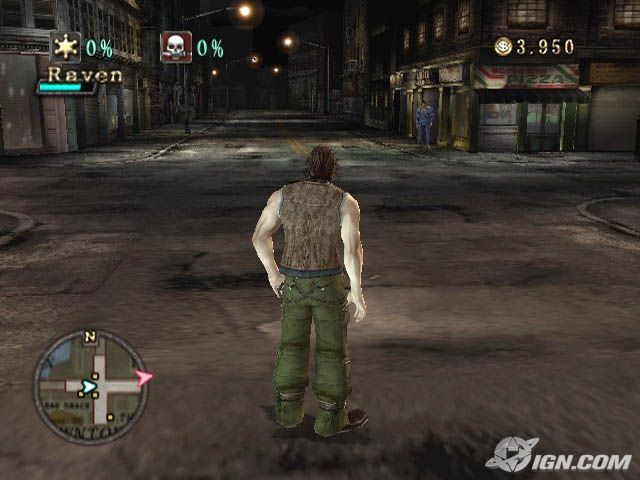This screenshot has height=480, width=640.
Task: Select the money coin icon
Action: tap(503, 46)
